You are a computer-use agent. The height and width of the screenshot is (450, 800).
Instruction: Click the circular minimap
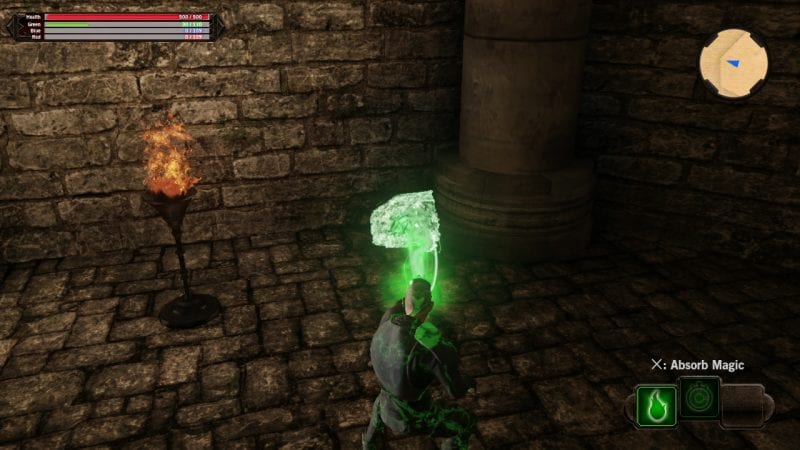coord(733,61)
